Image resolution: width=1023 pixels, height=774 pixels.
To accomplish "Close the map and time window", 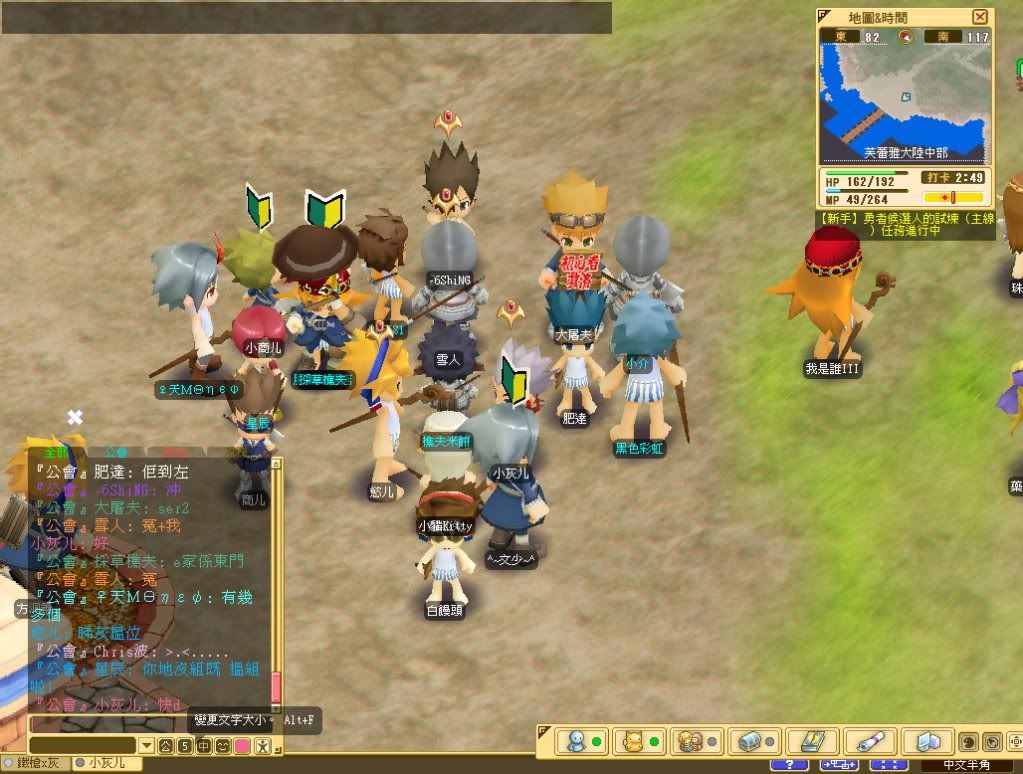I will tap(980, 17).
